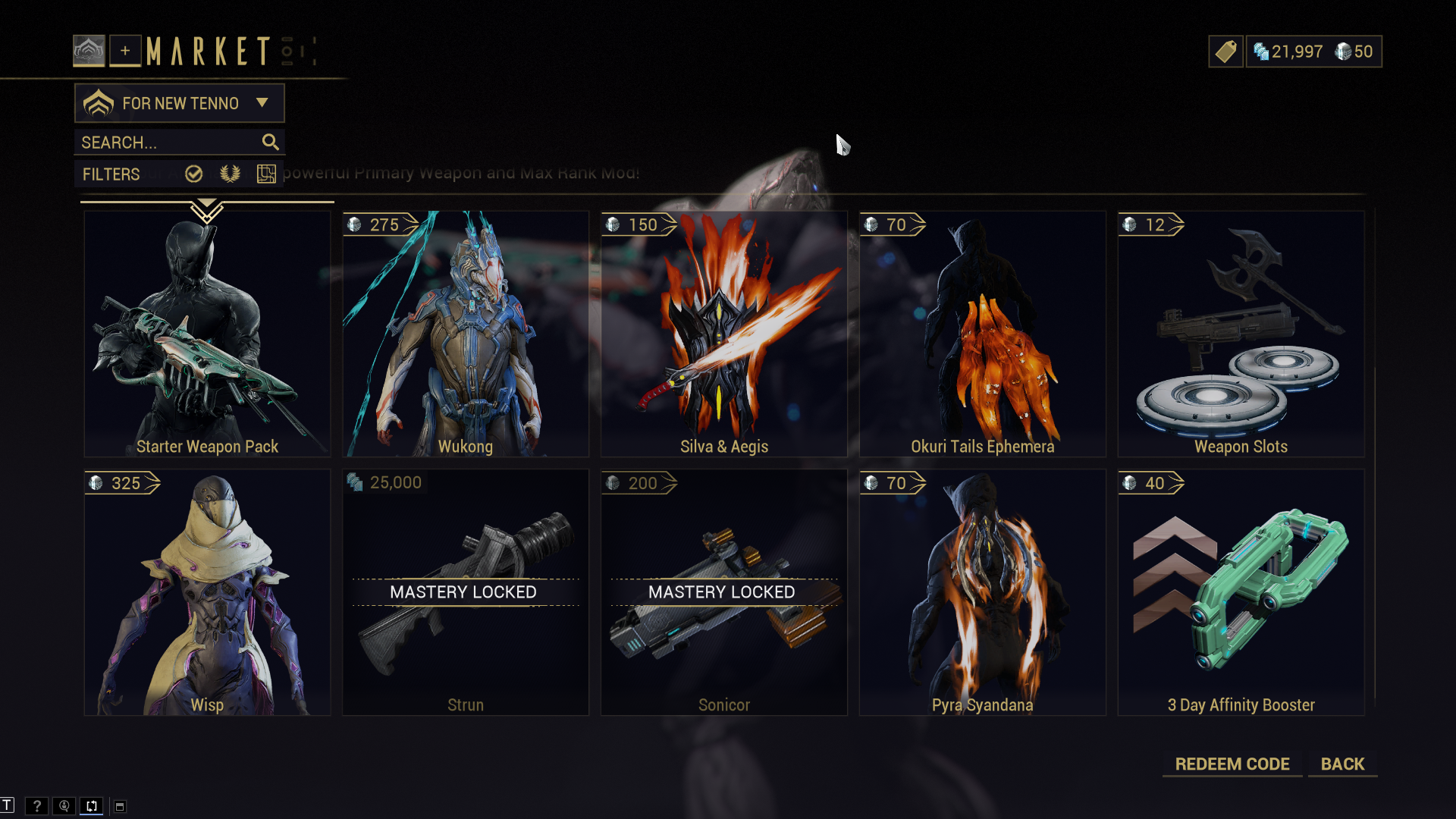1456x819 pixels.
Task: Click the plus button beside Market title
Action: pos(125,52)
